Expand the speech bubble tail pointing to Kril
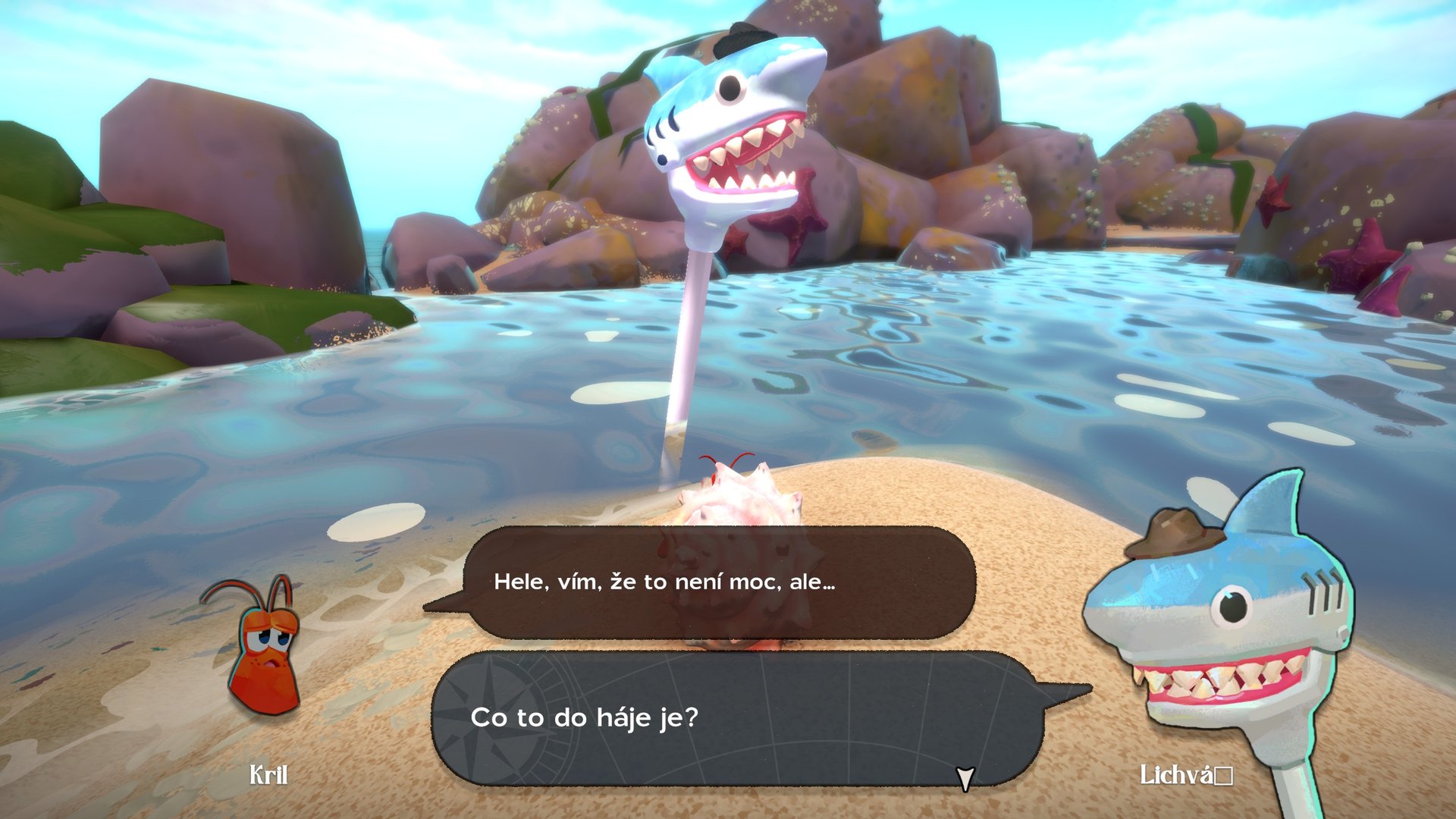 [x=444, y=603]
